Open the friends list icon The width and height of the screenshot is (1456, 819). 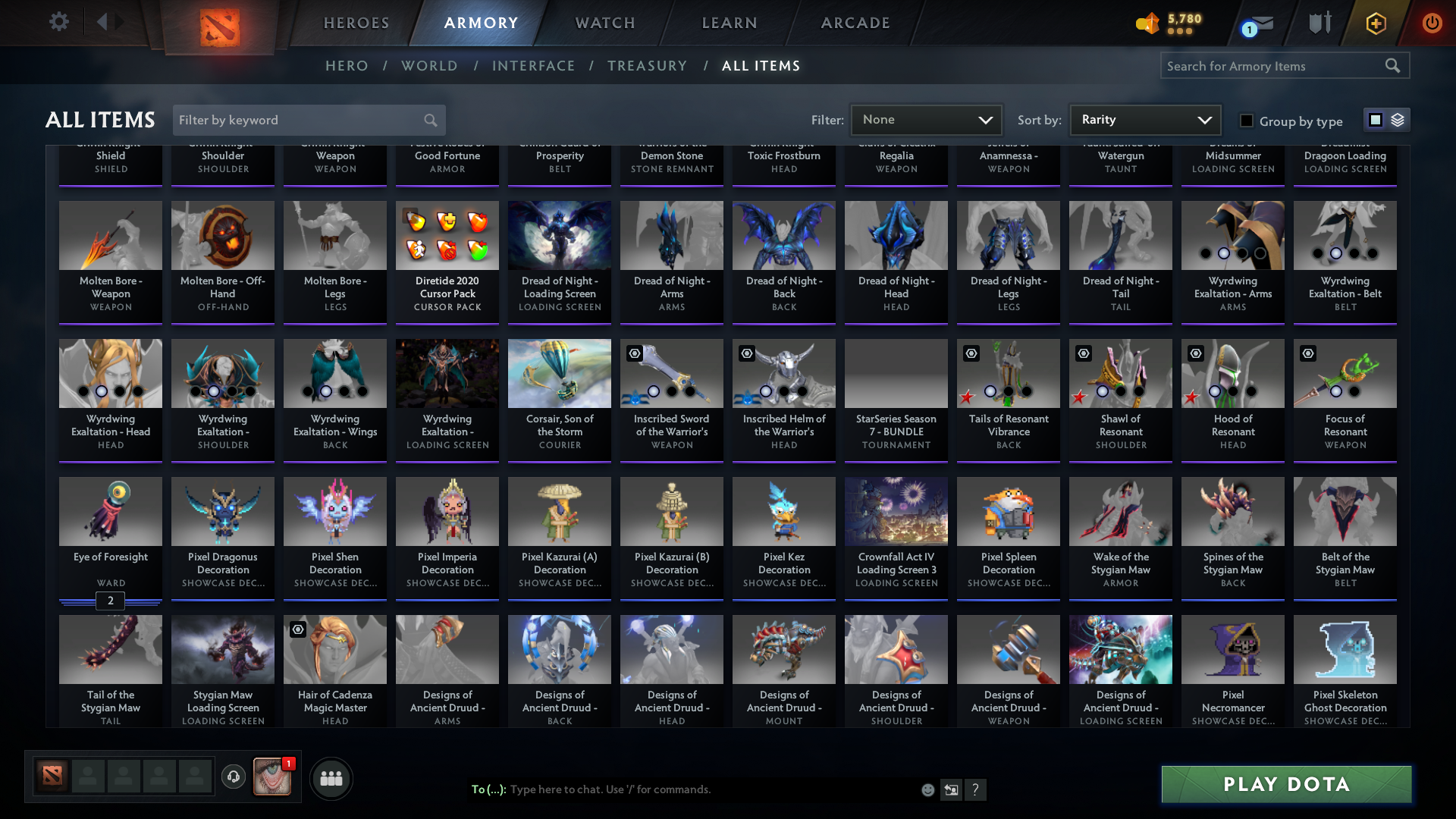coord(331,778)
